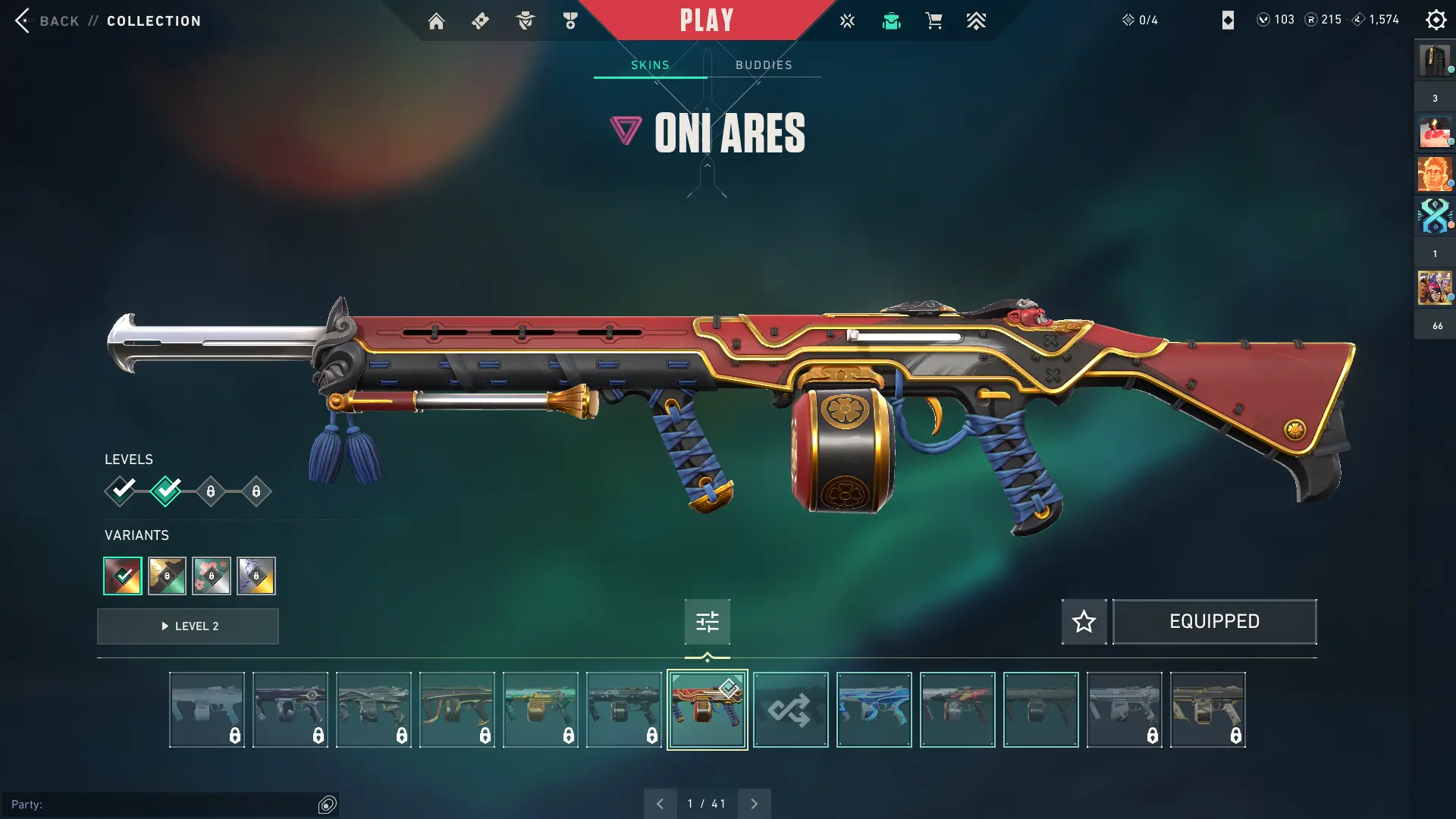Click the big red PLAY button

pos(707,20)
